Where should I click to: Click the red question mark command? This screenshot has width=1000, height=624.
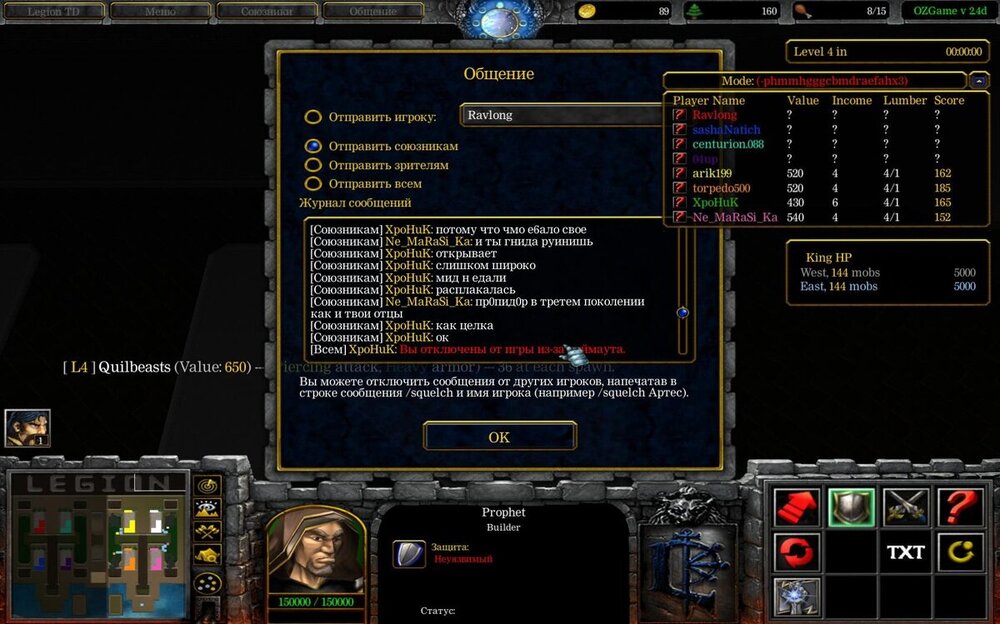pyautogui.click(x=959, y=507)
